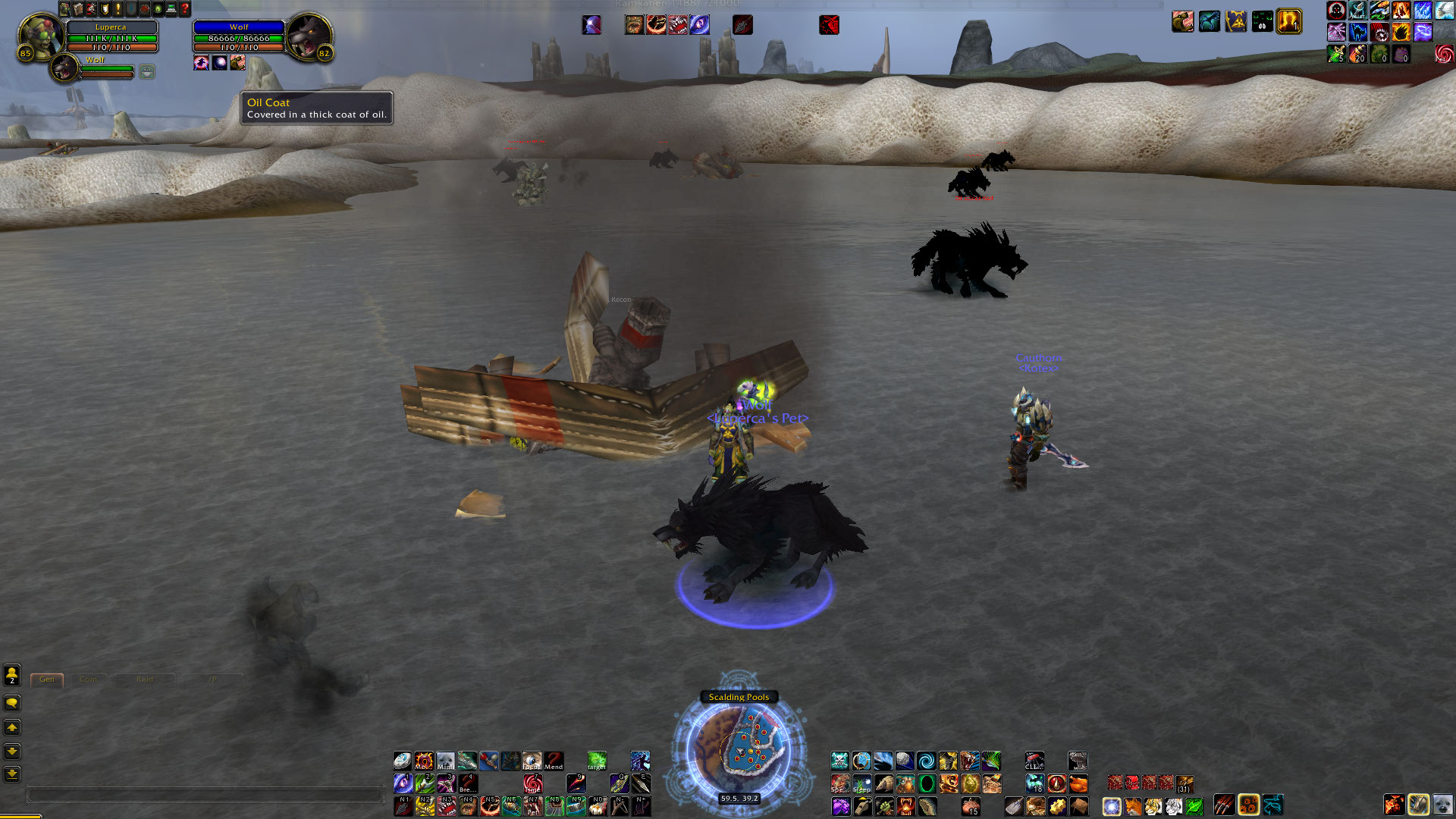
Task: Click the Wolf pet frame portrait
Action: [x=65, y=69]
